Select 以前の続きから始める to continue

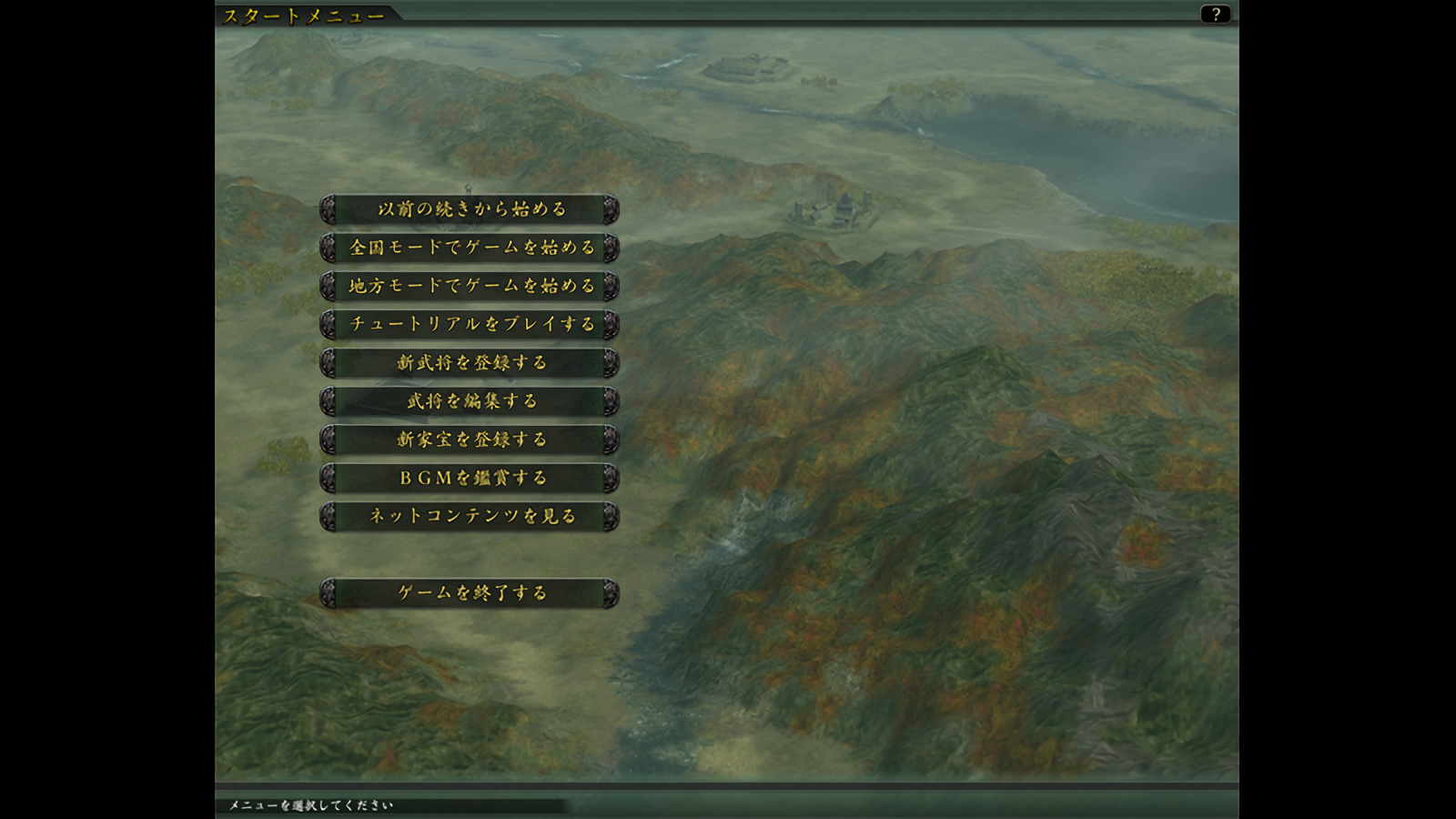[x=470, y=209]
